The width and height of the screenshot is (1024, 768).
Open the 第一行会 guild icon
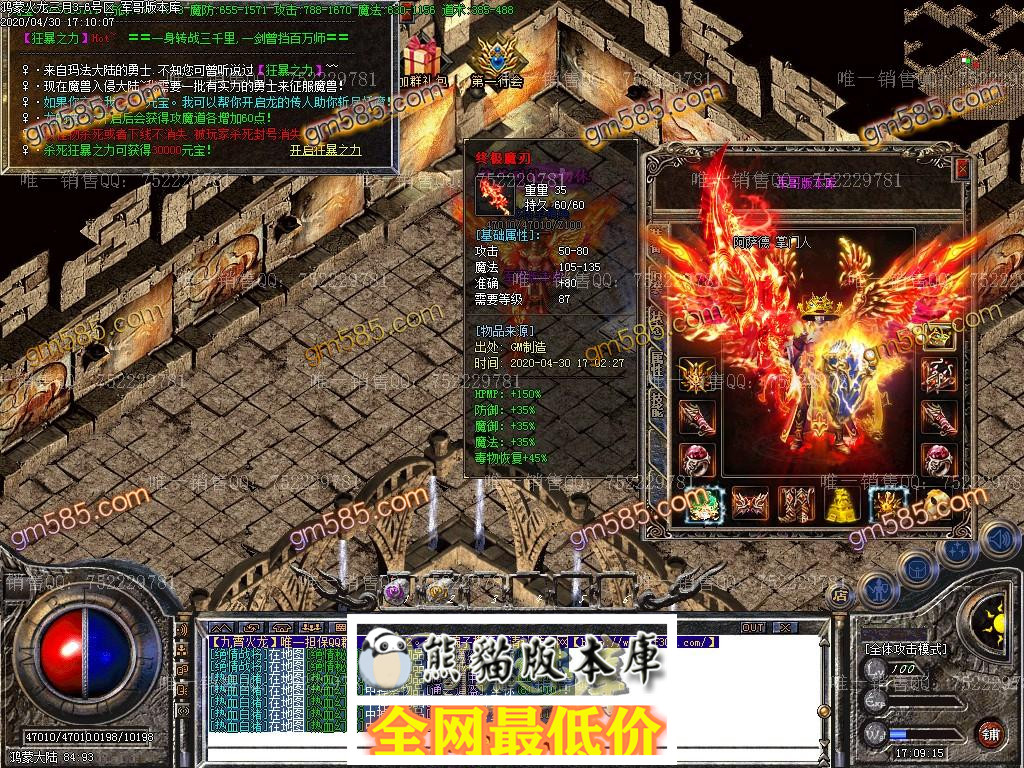click(496, 62)
